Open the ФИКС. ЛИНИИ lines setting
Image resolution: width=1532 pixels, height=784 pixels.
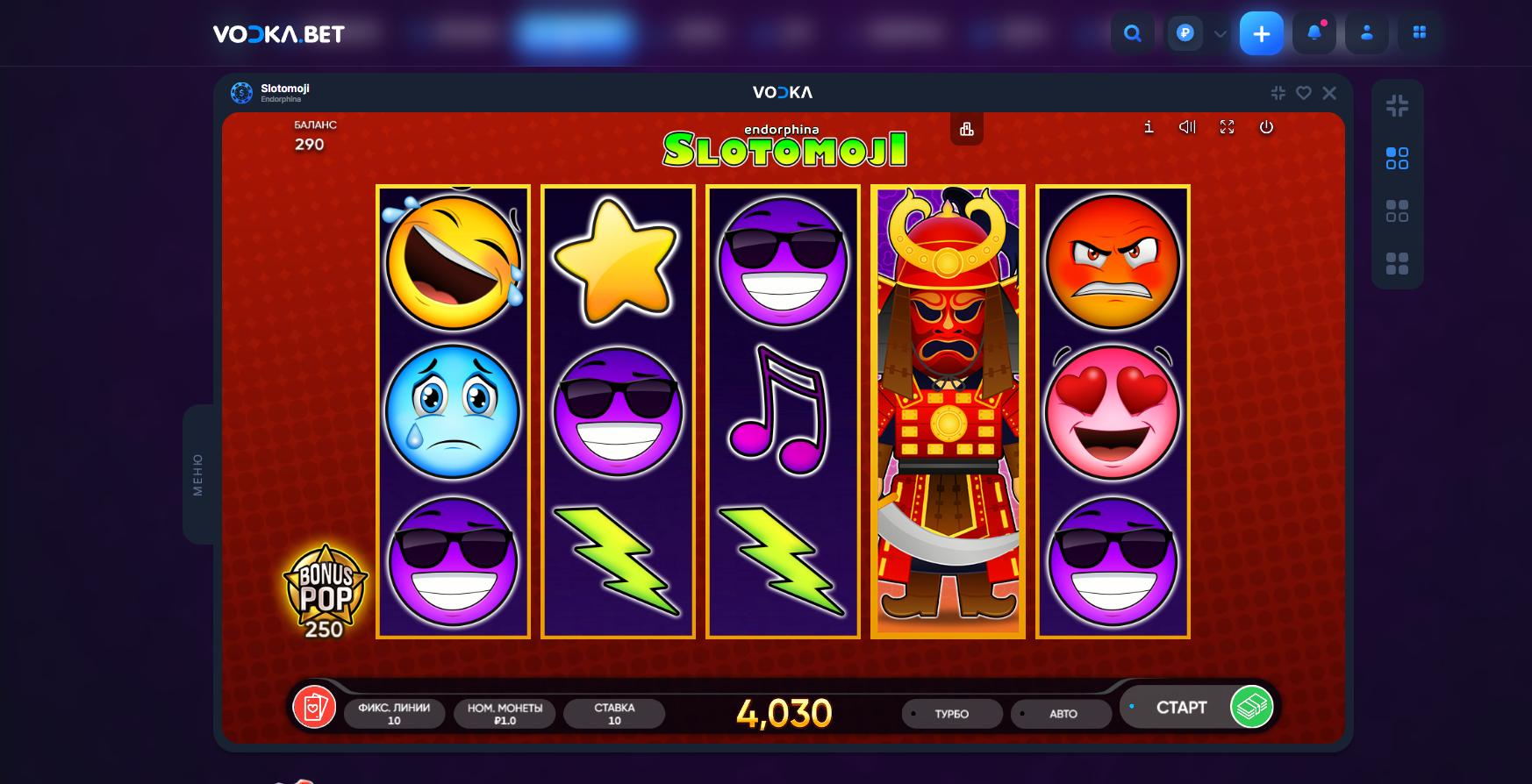[x=394, y=714]
